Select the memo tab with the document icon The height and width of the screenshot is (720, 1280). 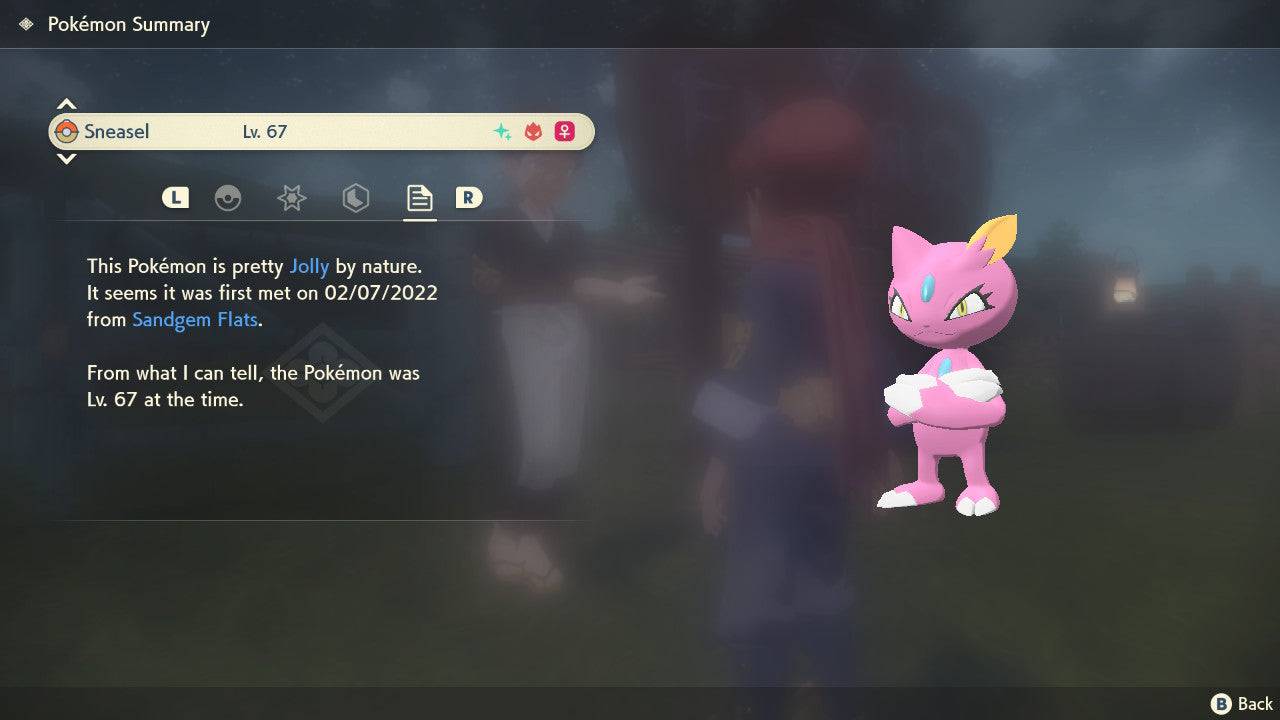[419, 198]
